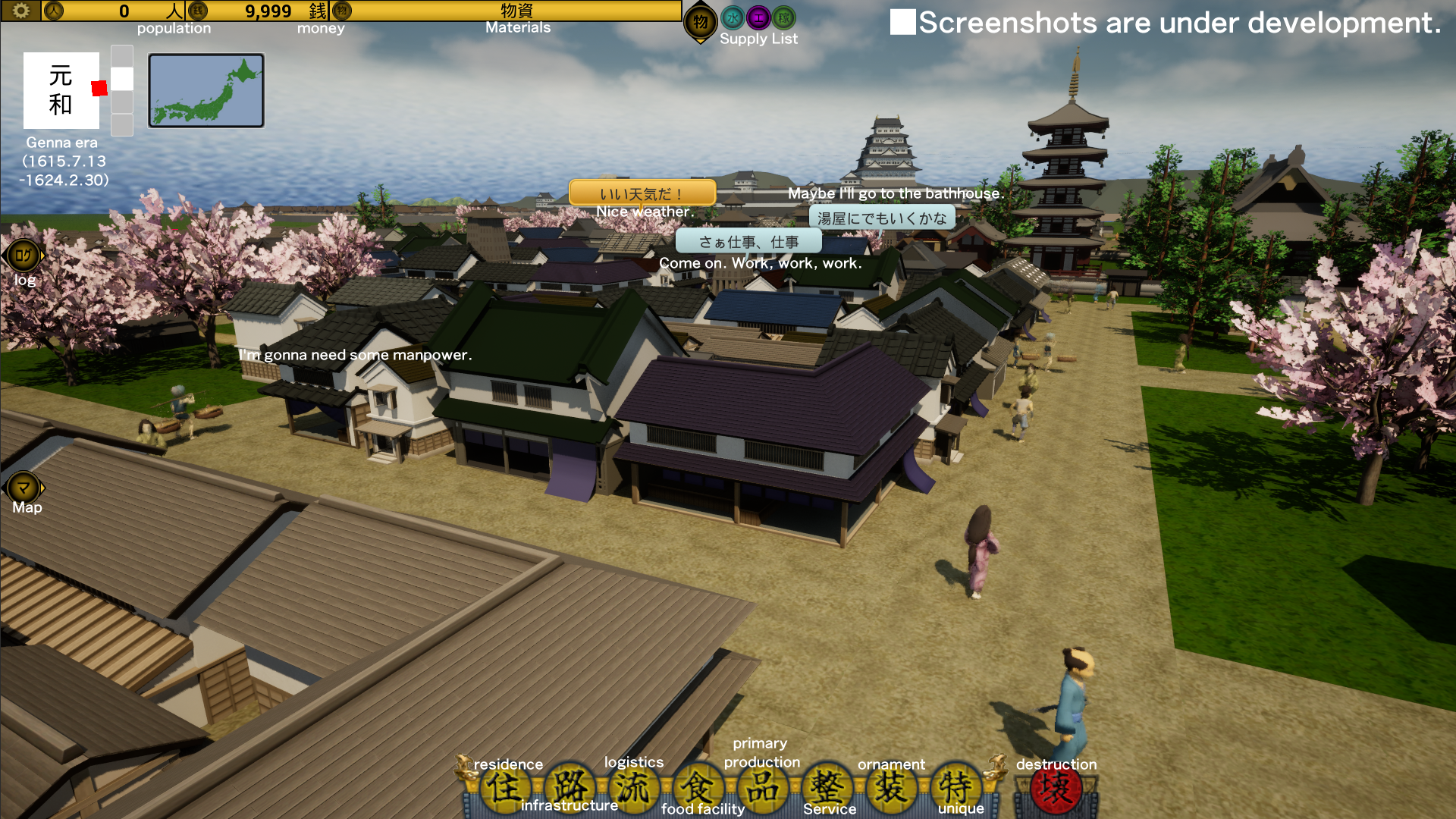Select the residence building category icon
Image resolution: width=1456 pixels, height=819 pixels.
(x=507, y=789)
